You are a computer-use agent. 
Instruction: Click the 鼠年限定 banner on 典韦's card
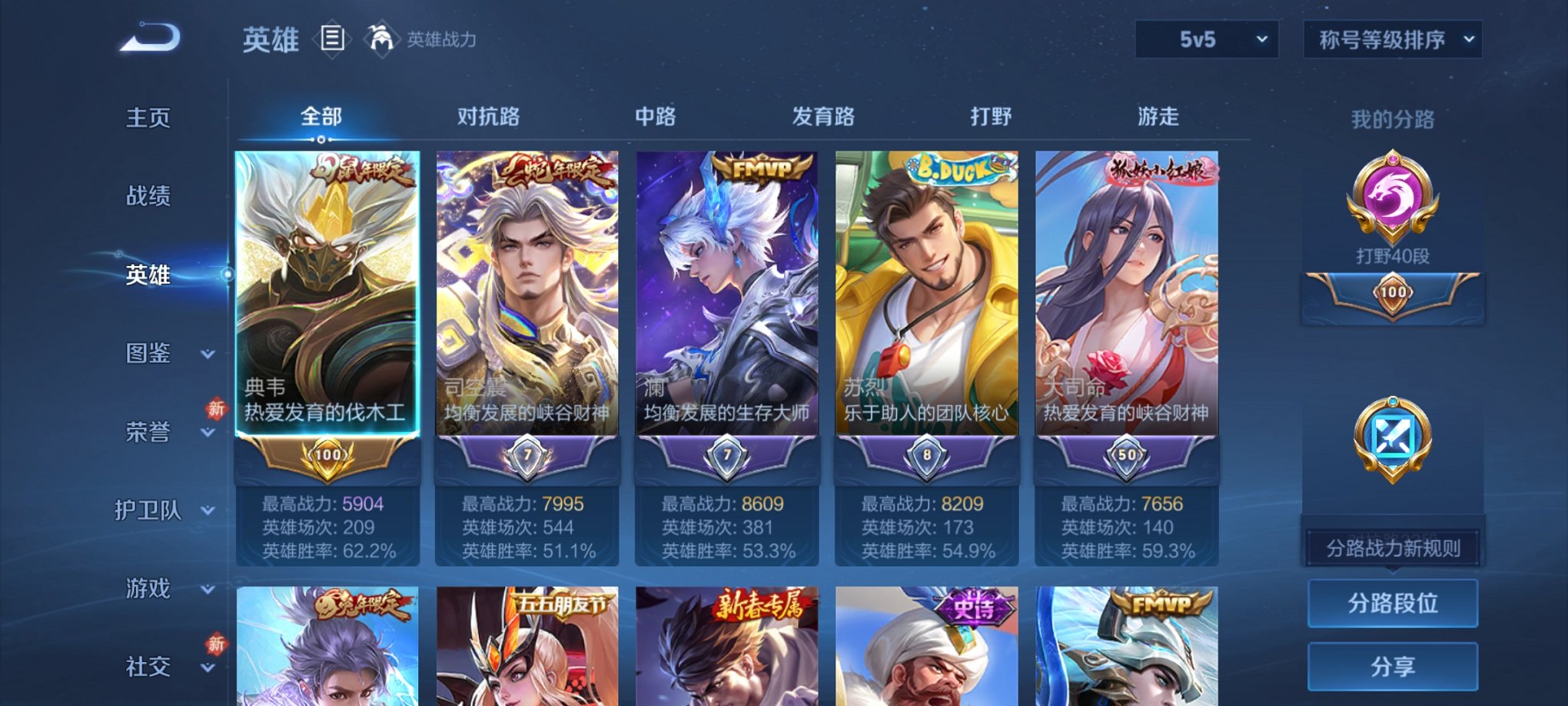(361, 171)
